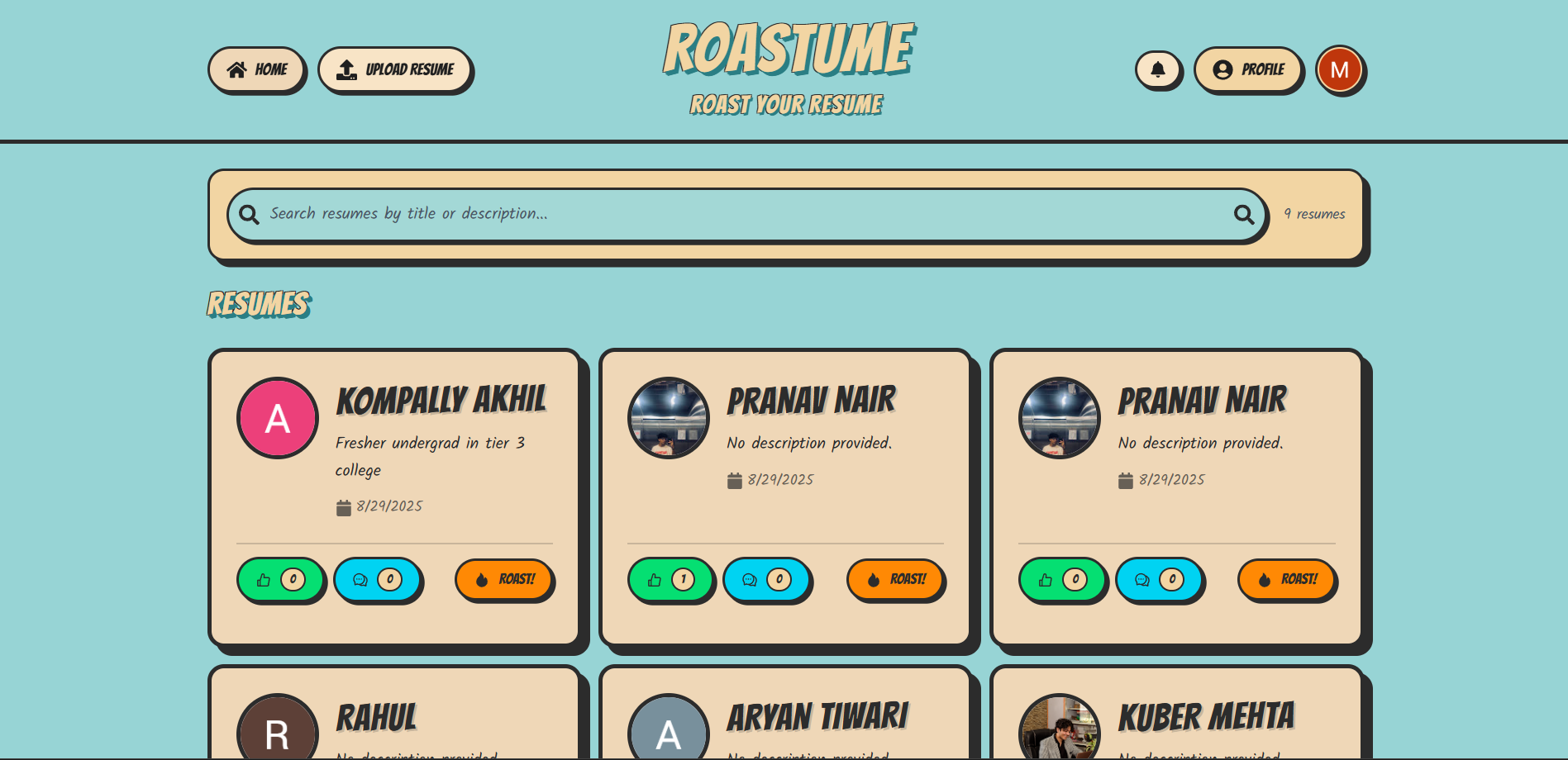Toggle the like on Kompally Akhil's resume
Screen dimensions: 1568x760
pos(280,580)
